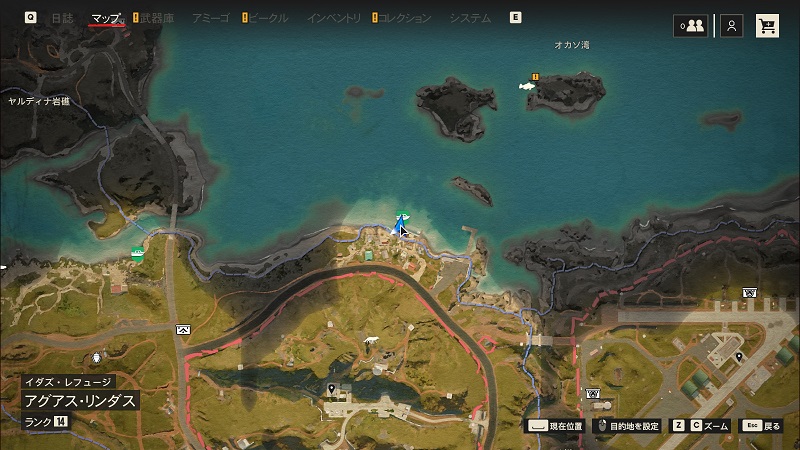Open the shopping cart store

[x=768, y=26]
